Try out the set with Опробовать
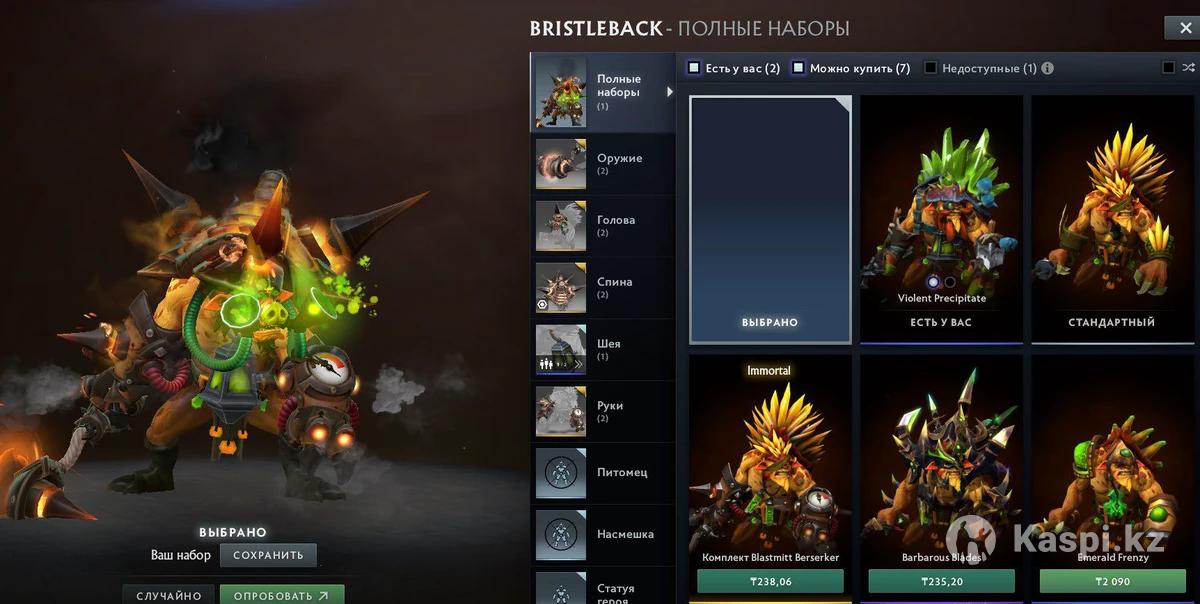The image size is (1200, 604). [x=281, y=595]
